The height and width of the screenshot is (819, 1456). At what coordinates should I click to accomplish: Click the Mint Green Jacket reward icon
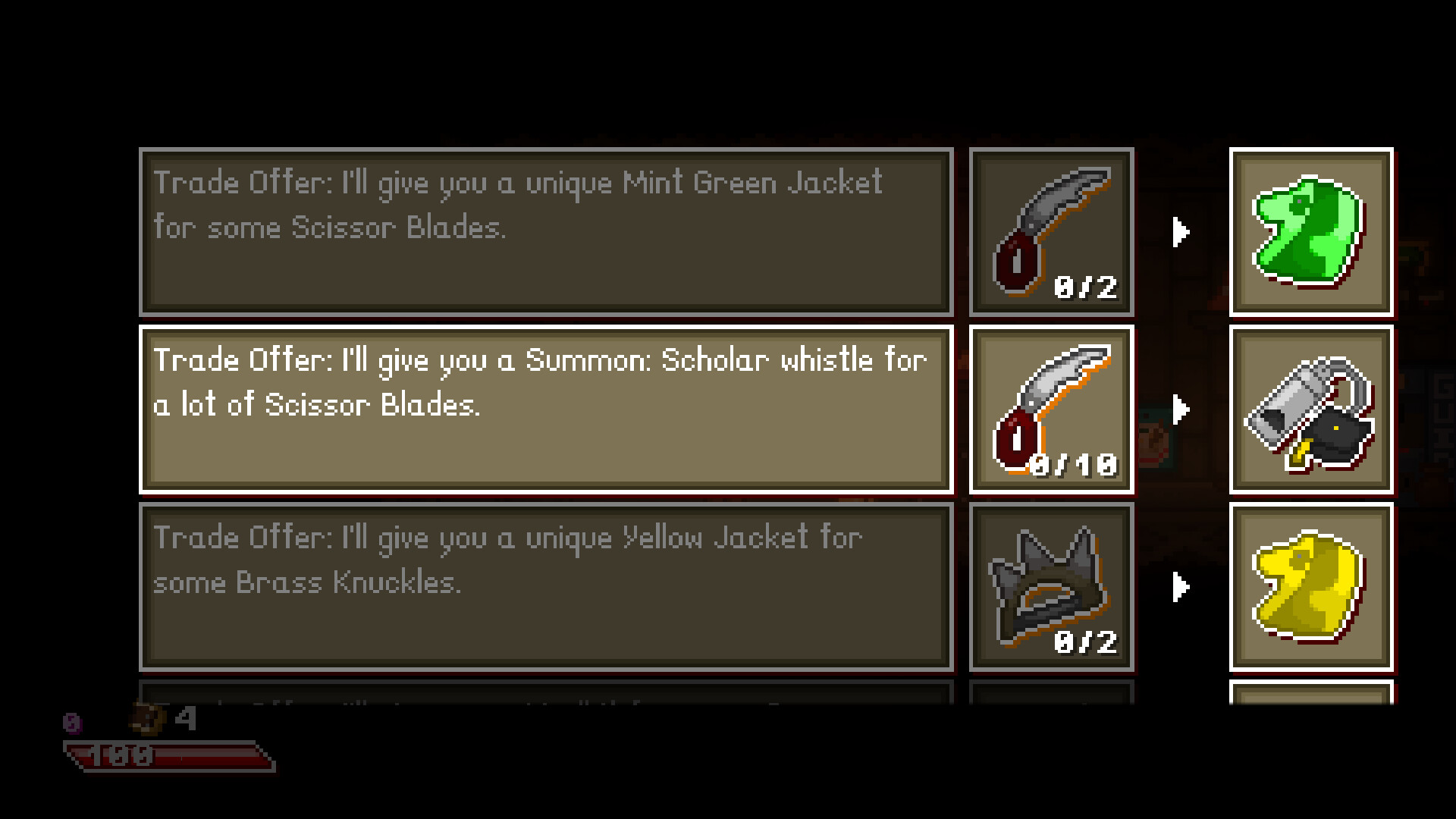click(1311, 231)
